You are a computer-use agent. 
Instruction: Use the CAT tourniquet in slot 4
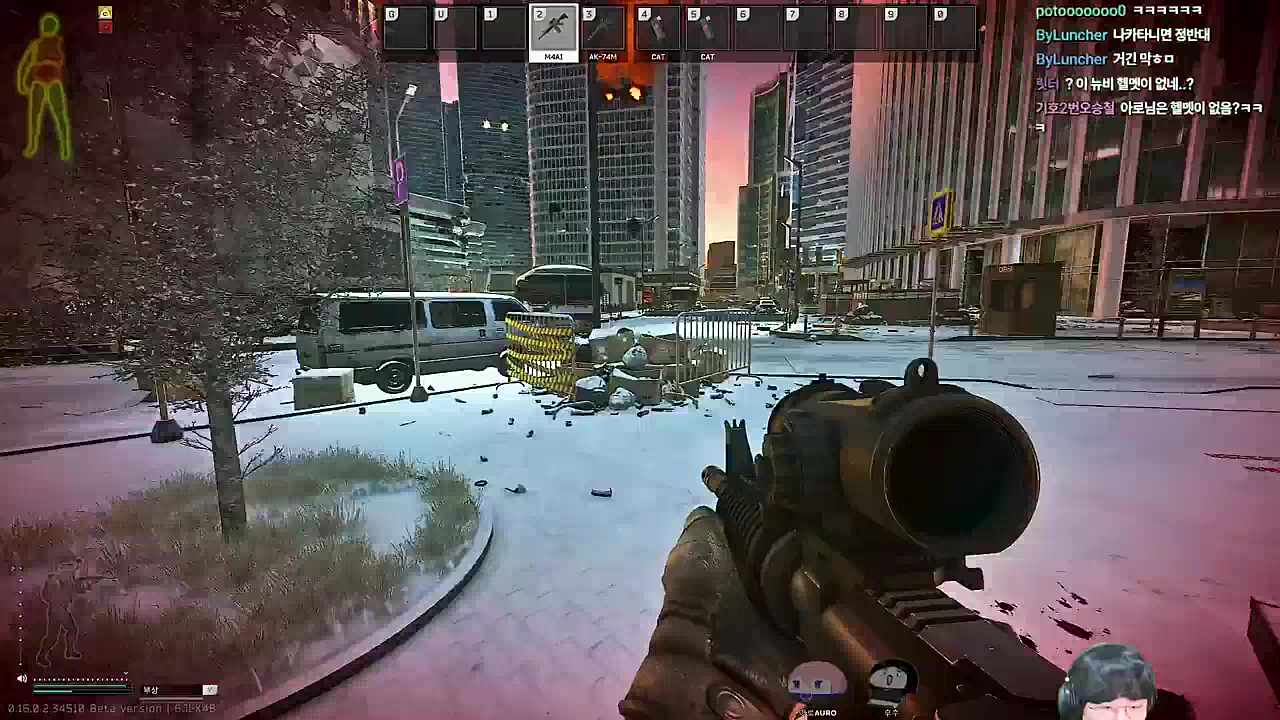(x=657, y=29)
